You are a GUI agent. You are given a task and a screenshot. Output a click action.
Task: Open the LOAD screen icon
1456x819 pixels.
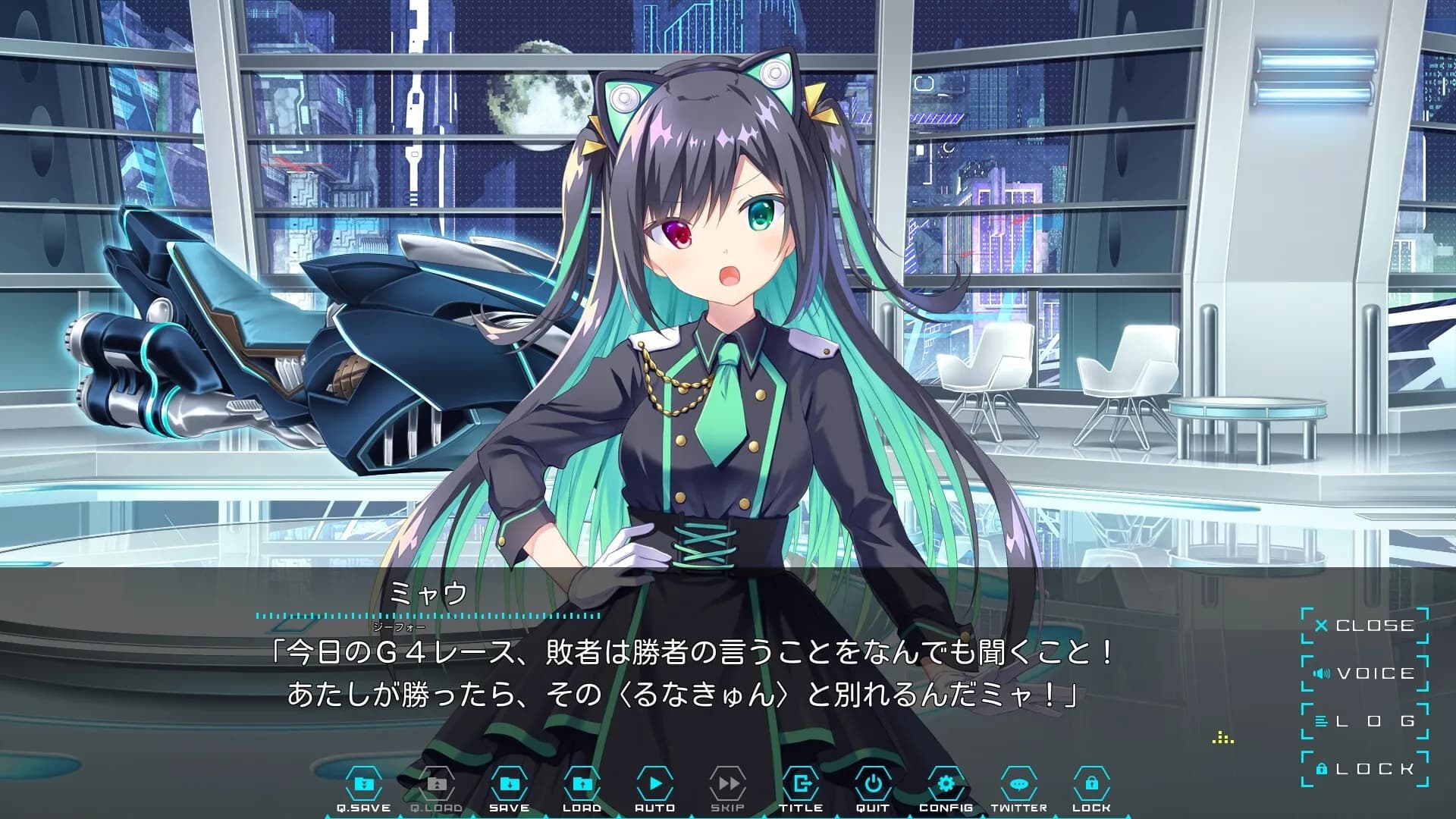pos(582,785)
